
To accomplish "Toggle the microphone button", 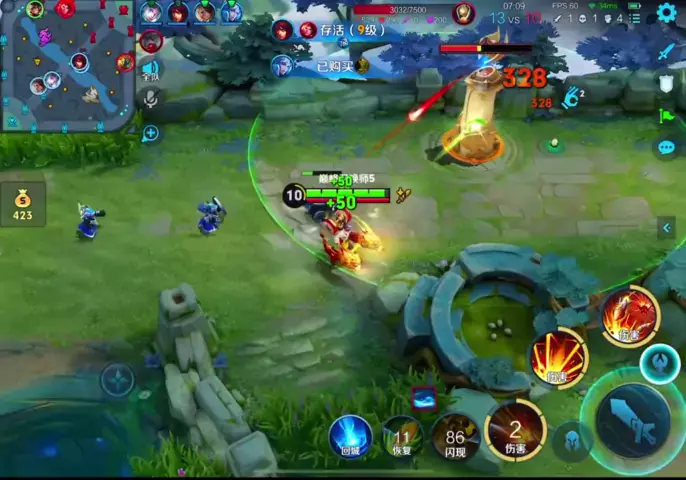I will pos(150,99).
